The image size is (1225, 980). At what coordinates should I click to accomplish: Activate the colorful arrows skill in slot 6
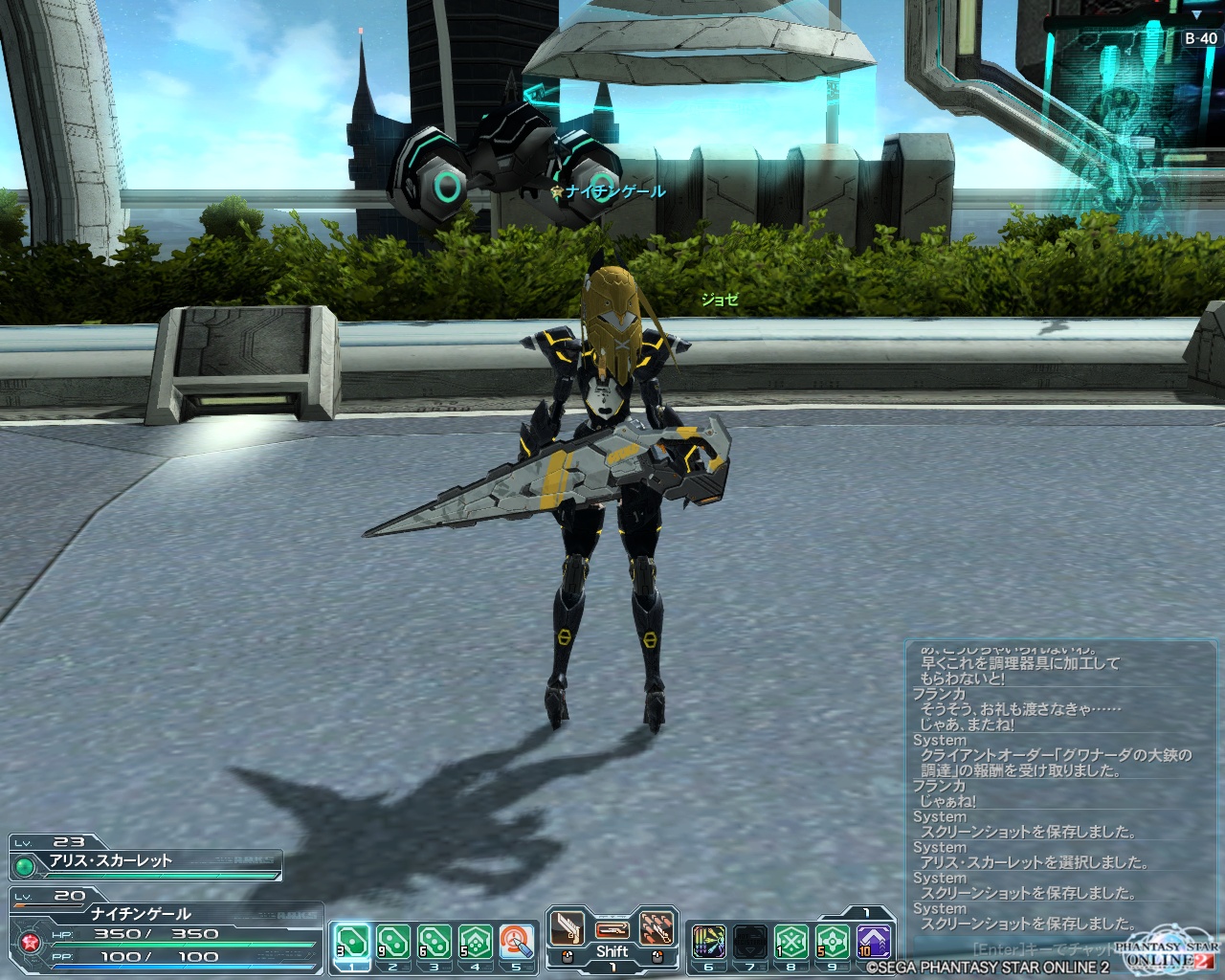pyautogui.click(x=708, y=943)
